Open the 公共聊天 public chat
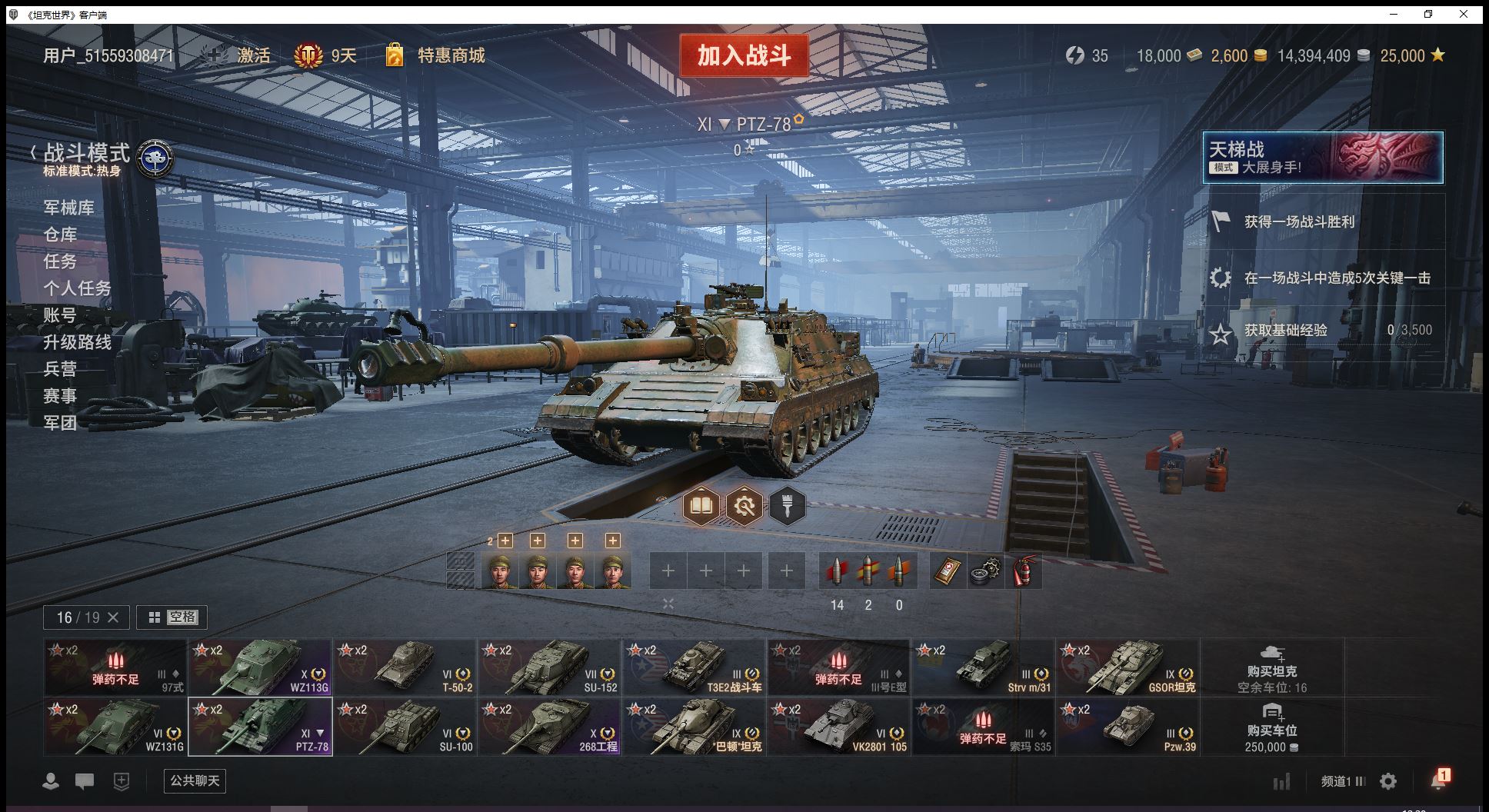1489x812 pixels. tap(195, 780)
